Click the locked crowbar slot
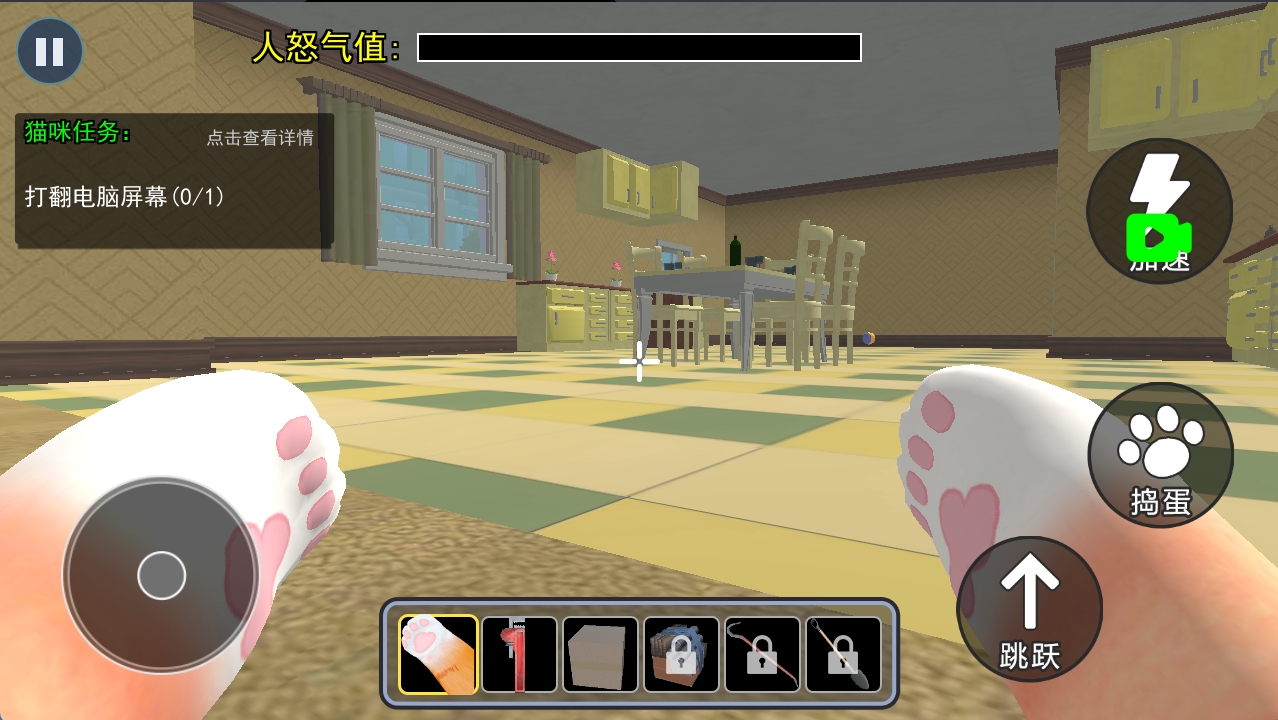 [x=762, y=654]
